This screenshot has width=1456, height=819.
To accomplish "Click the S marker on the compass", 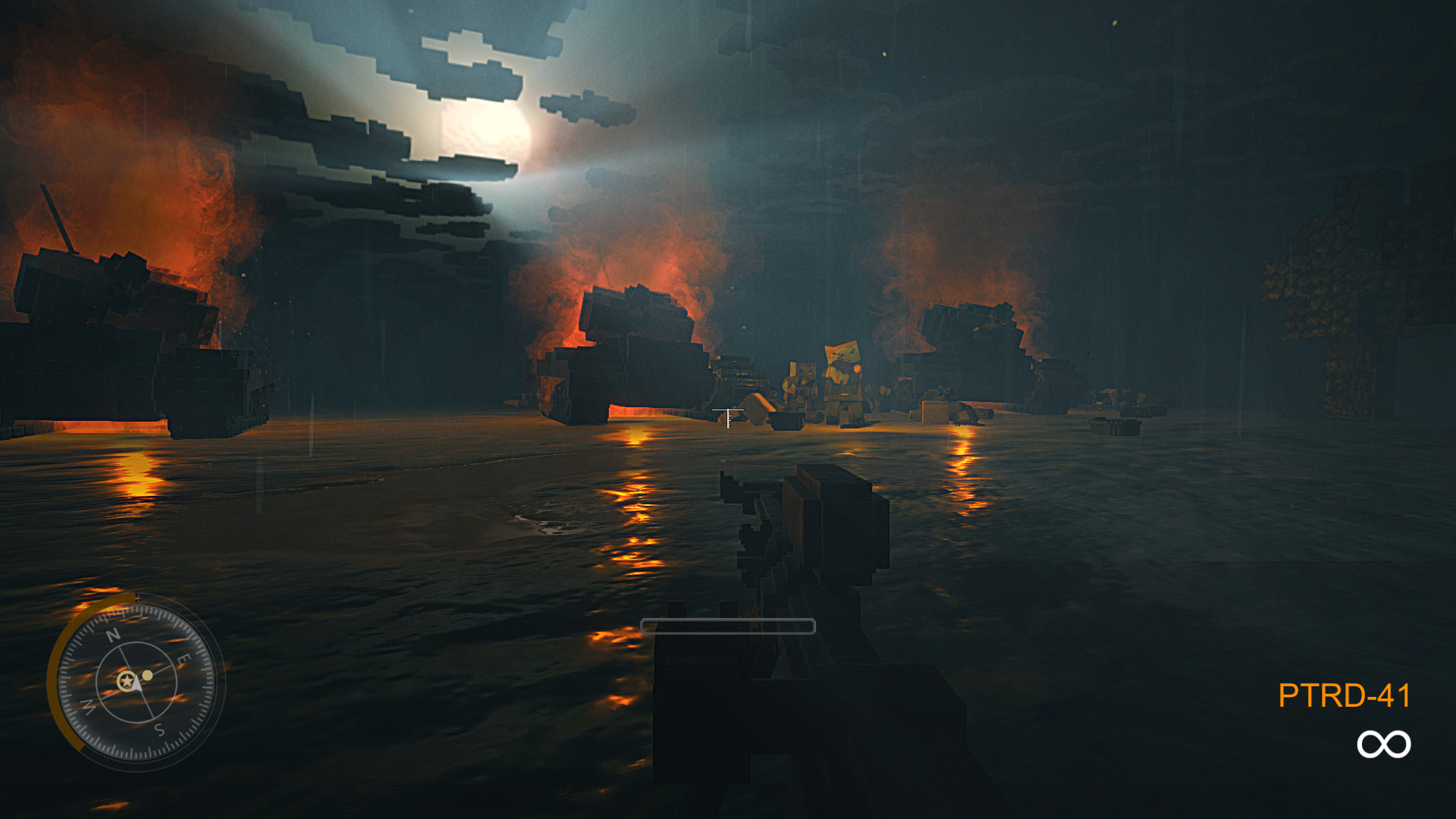I will coord(159,730).
